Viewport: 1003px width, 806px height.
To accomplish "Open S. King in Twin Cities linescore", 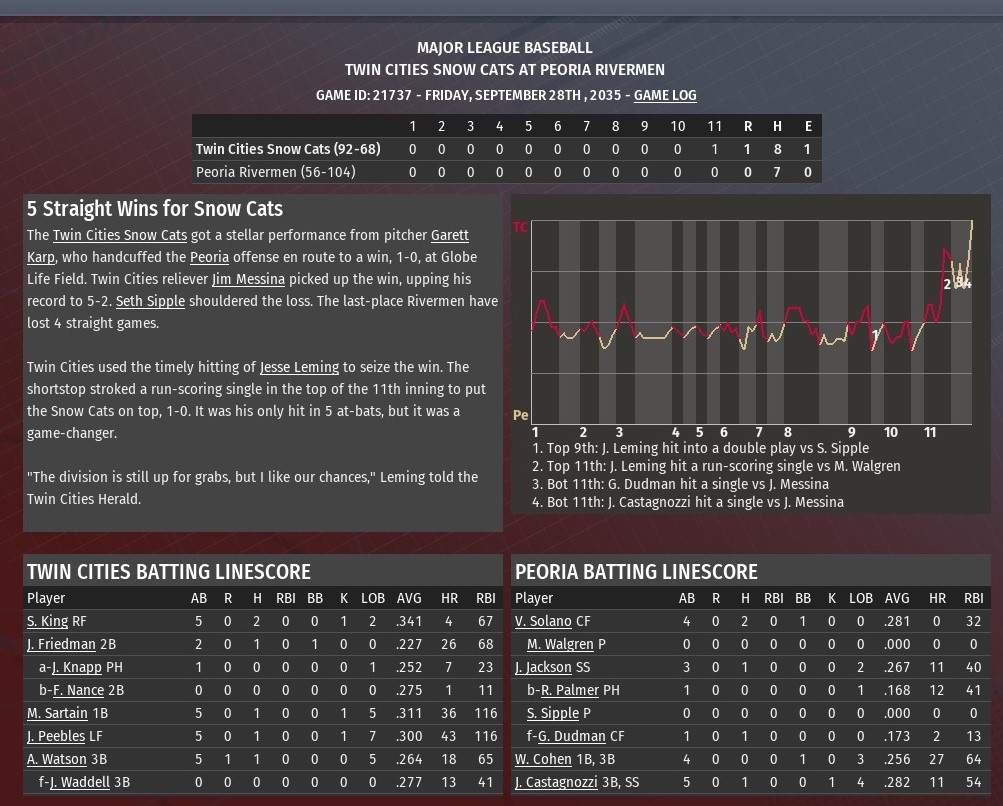I will pos(47,621).
